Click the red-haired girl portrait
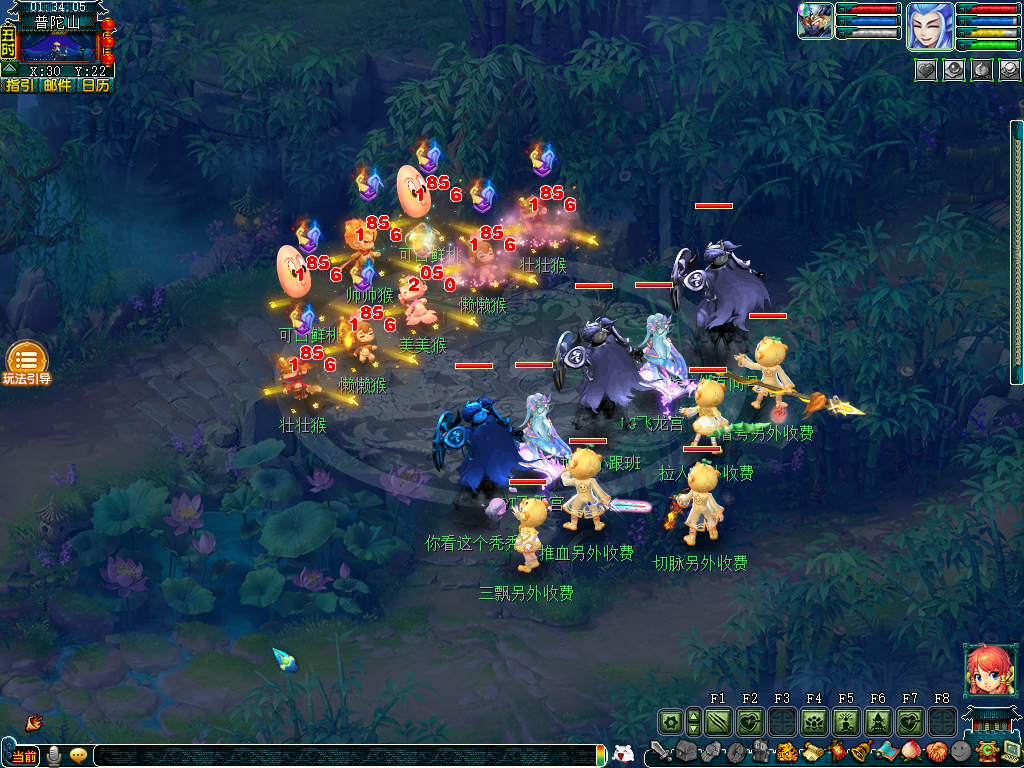The width and height of the screenshot is (1024, 768). (984, 670)
